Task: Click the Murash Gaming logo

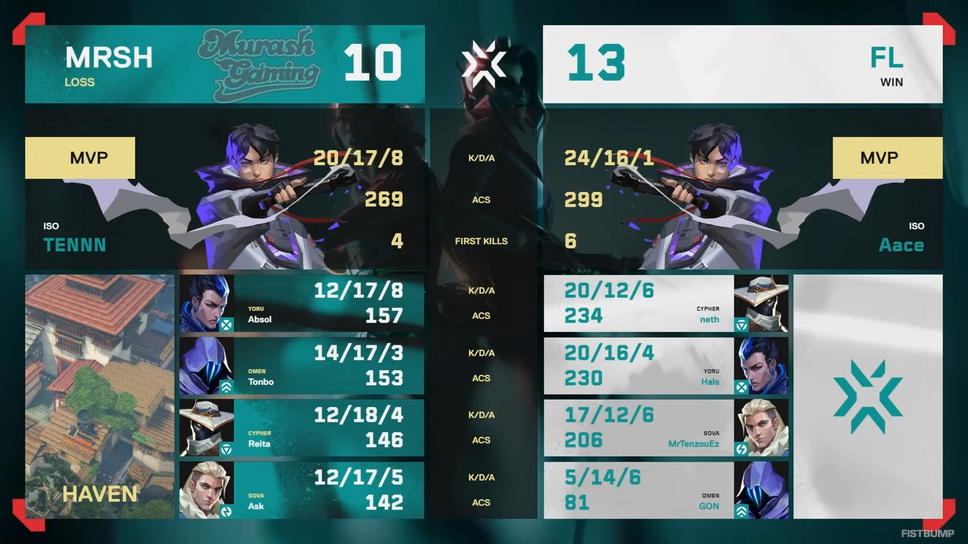Action: pos(258,60)
